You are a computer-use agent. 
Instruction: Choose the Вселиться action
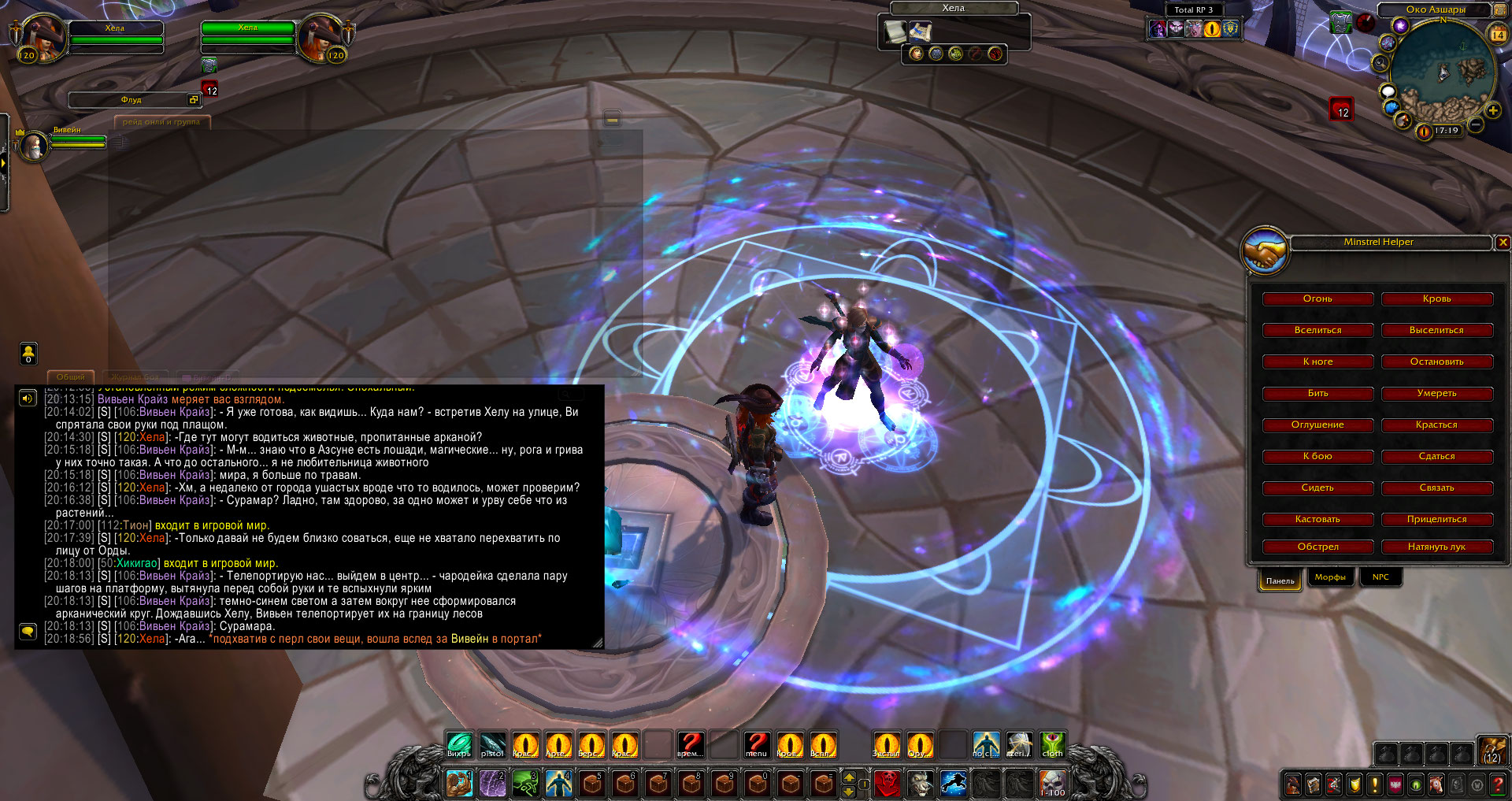pyautogui.click(x=1317, y=331)
